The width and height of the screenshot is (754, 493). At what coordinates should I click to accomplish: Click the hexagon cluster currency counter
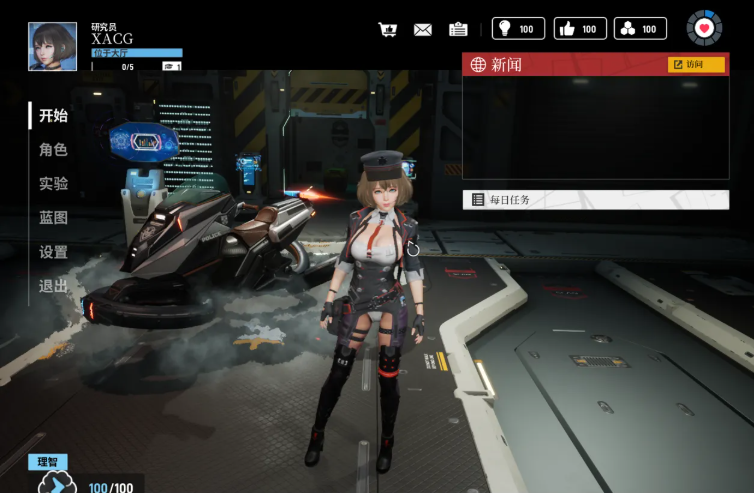pyautogui.click(x=640, y=28)
